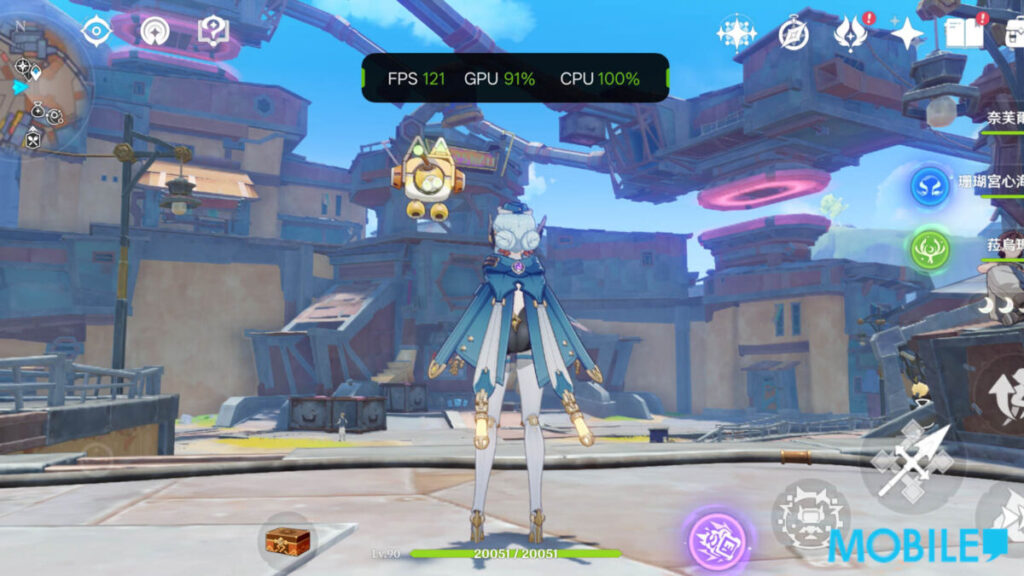
Task: Use the treasure chest gadget button
Action: [x=287, y=541]
